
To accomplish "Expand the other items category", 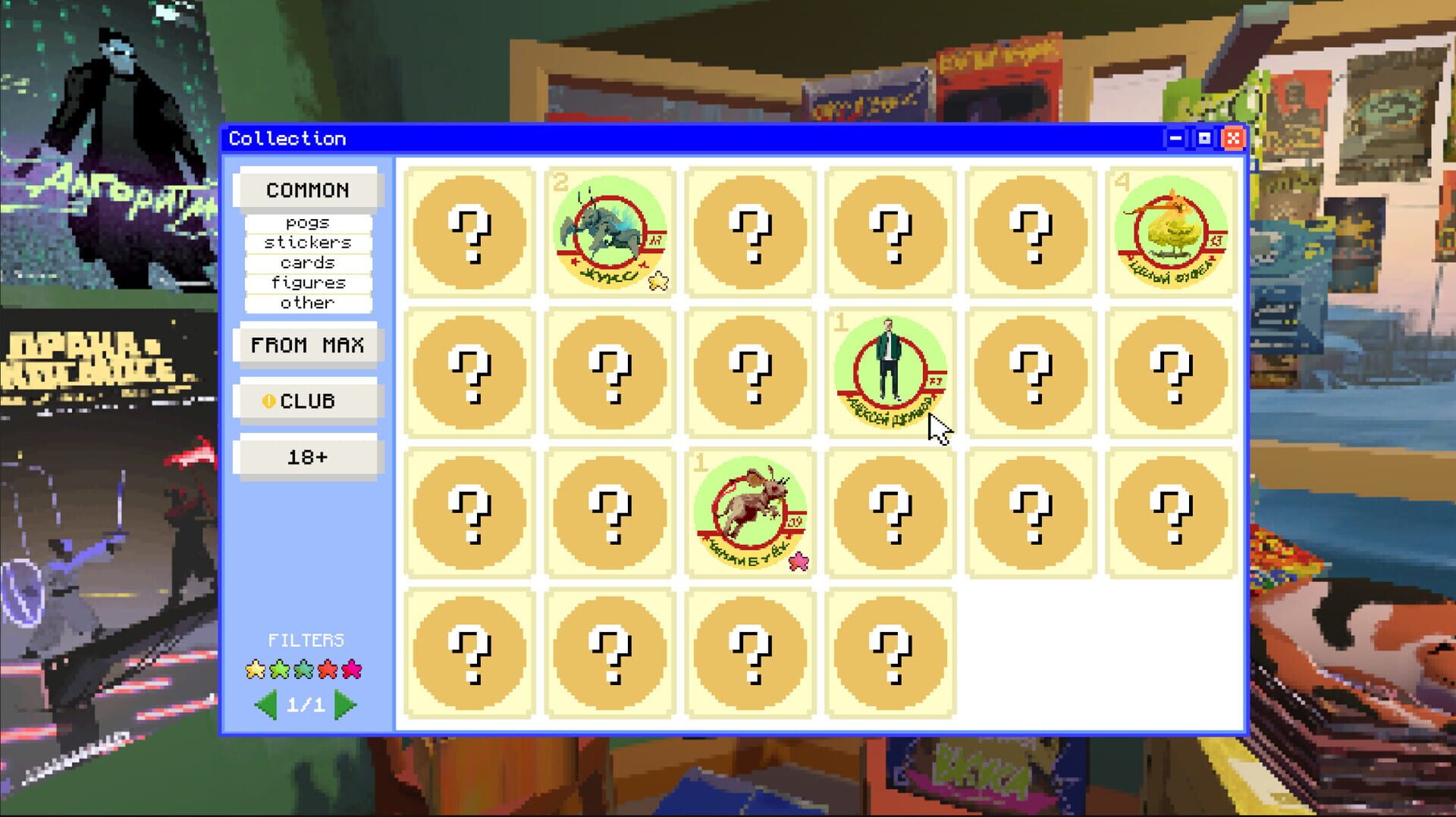I will point(307,302).
